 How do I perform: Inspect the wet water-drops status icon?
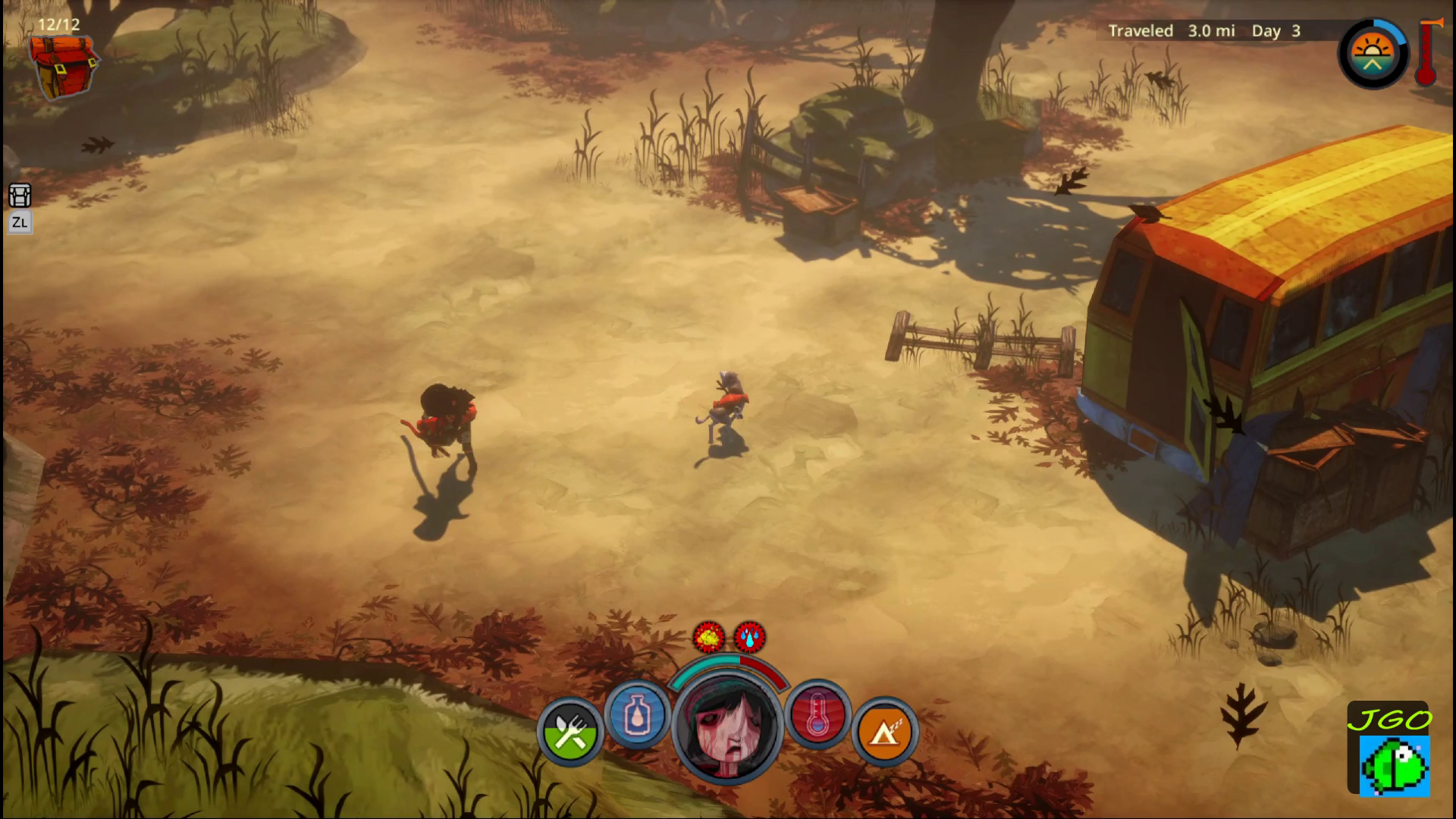749,637
